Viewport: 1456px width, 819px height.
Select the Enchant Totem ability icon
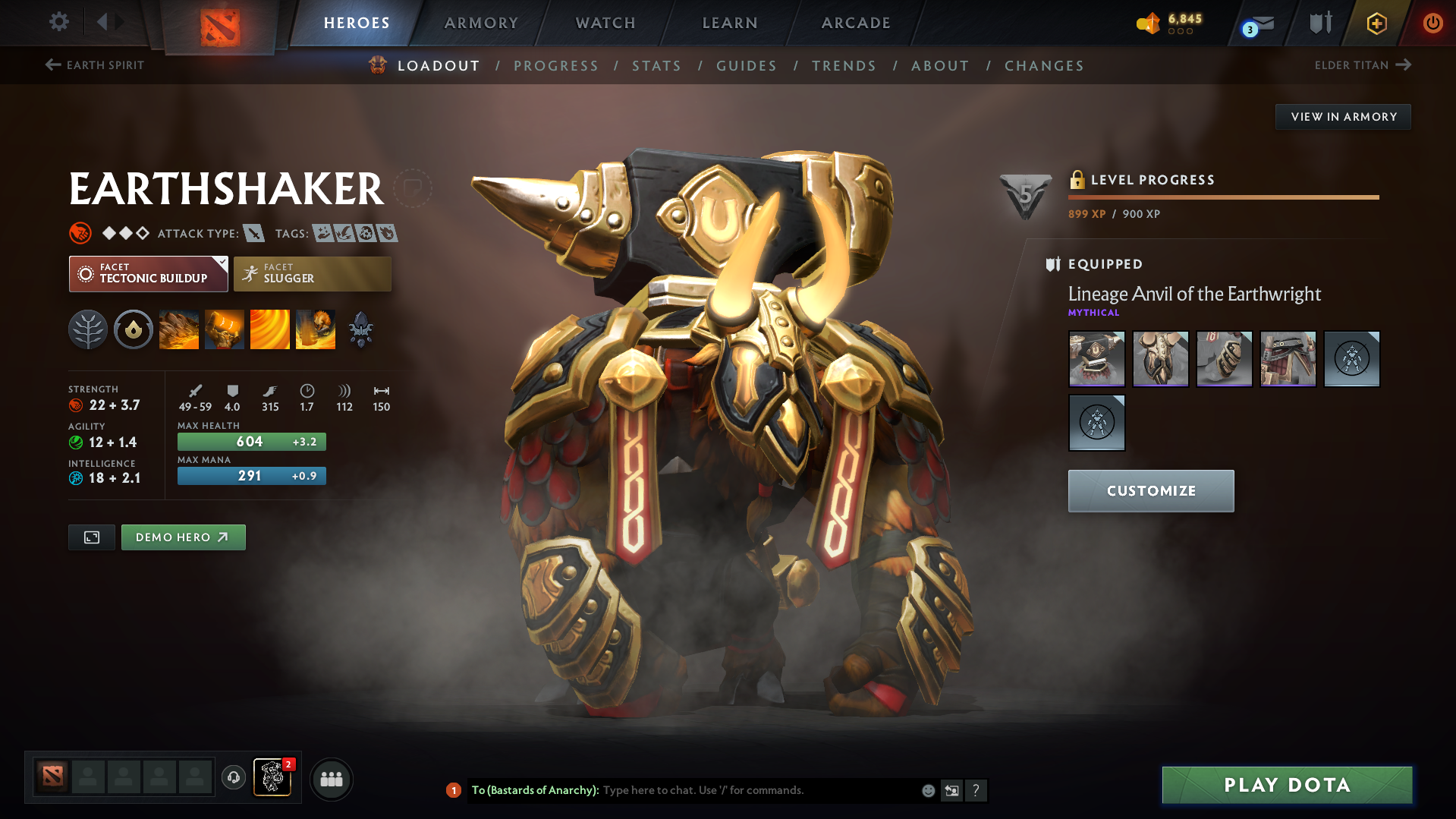225,329
